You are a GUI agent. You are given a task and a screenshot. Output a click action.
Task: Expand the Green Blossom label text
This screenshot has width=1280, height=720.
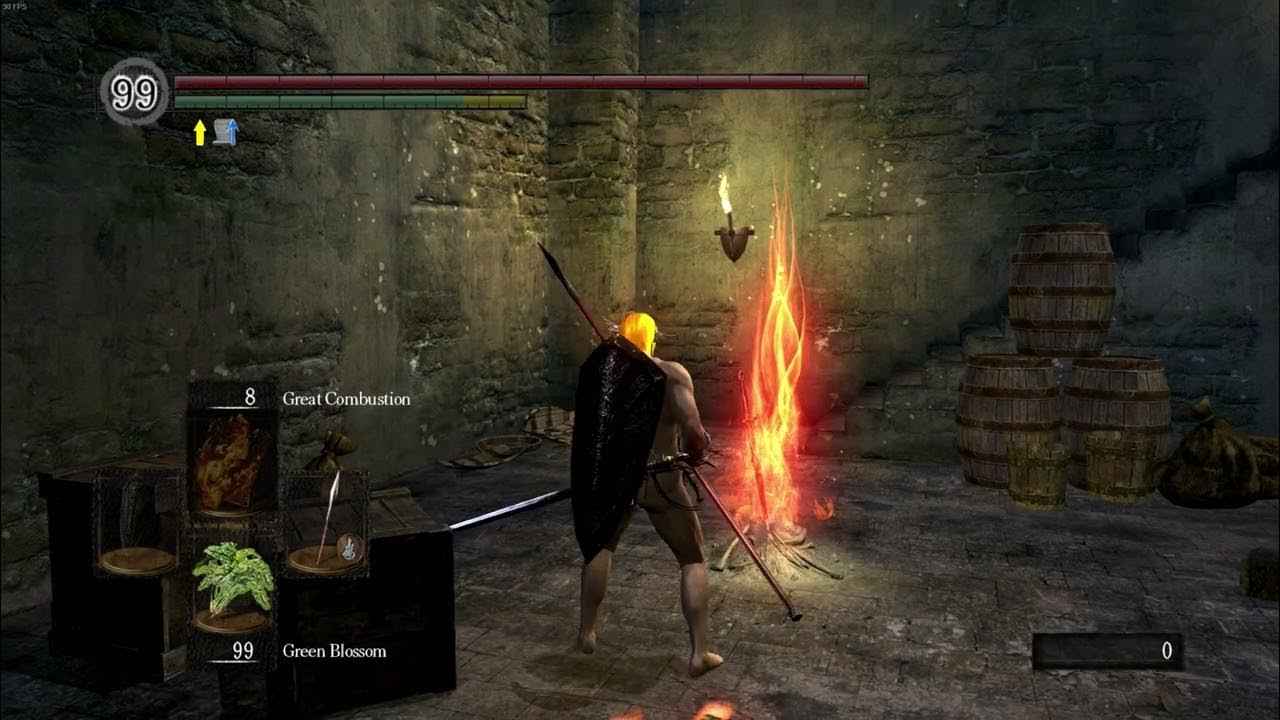click(335, 651)
